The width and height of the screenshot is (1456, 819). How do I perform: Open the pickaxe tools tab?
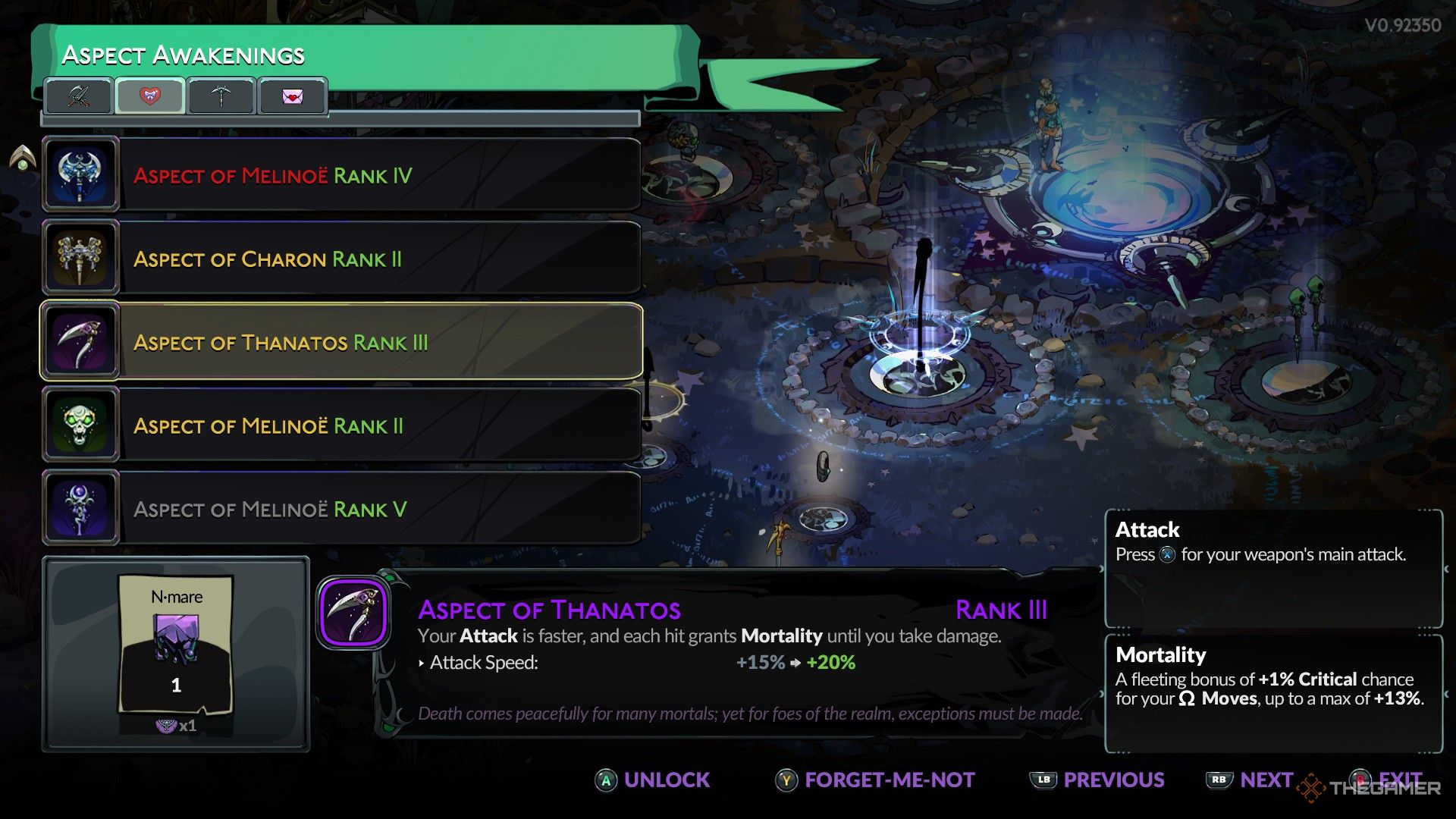[221, 96]
